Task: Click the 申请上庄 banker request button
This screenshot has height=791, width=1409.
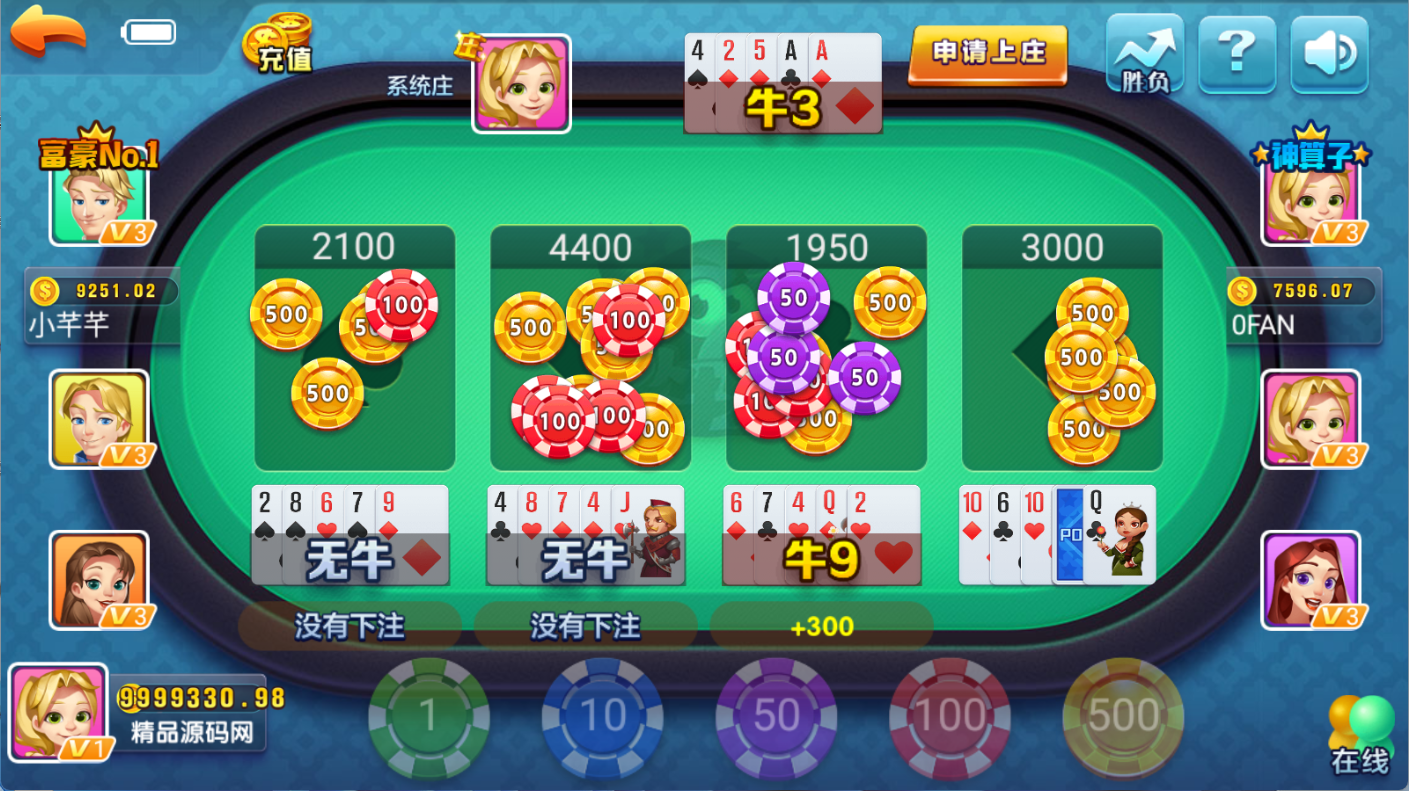Action: coord(987,54)
